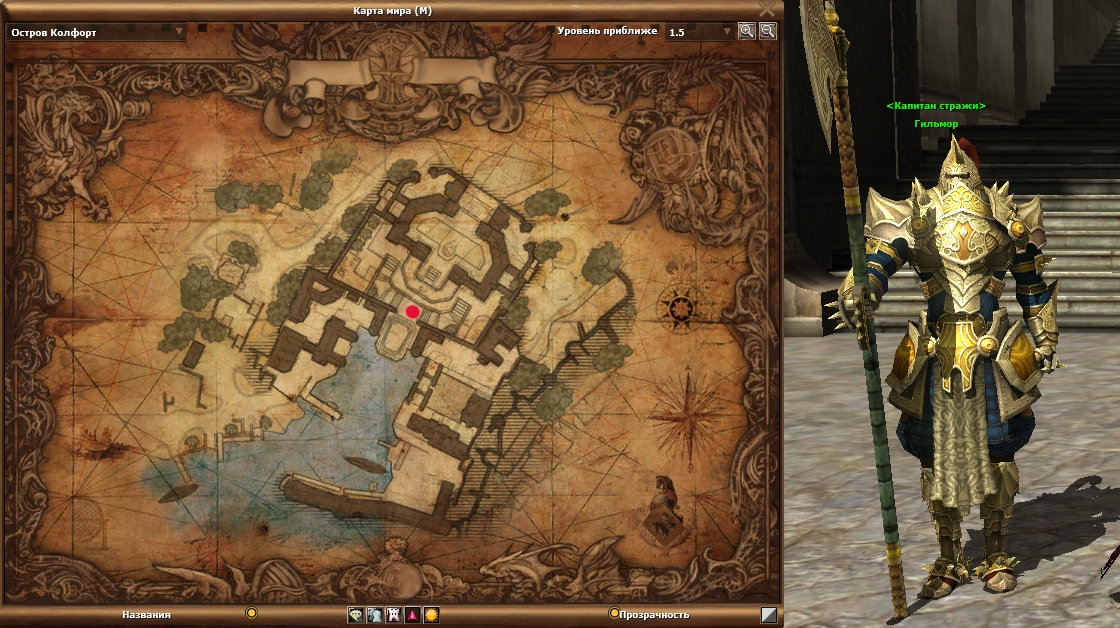Toggle the Названия names slider knob

click(x=252, y=613)
